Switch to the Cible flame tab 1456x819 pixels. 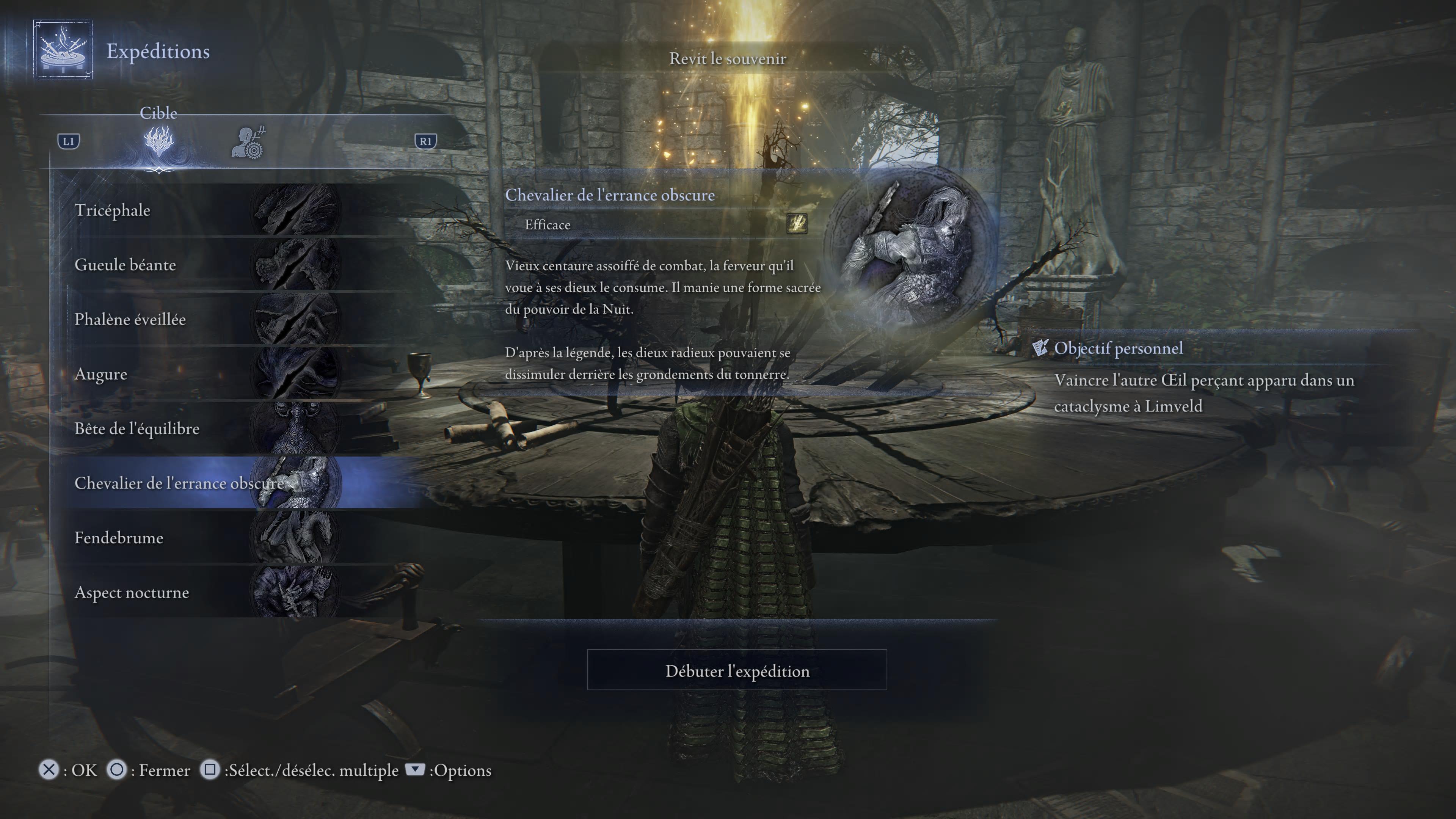[x=159, y=142]
